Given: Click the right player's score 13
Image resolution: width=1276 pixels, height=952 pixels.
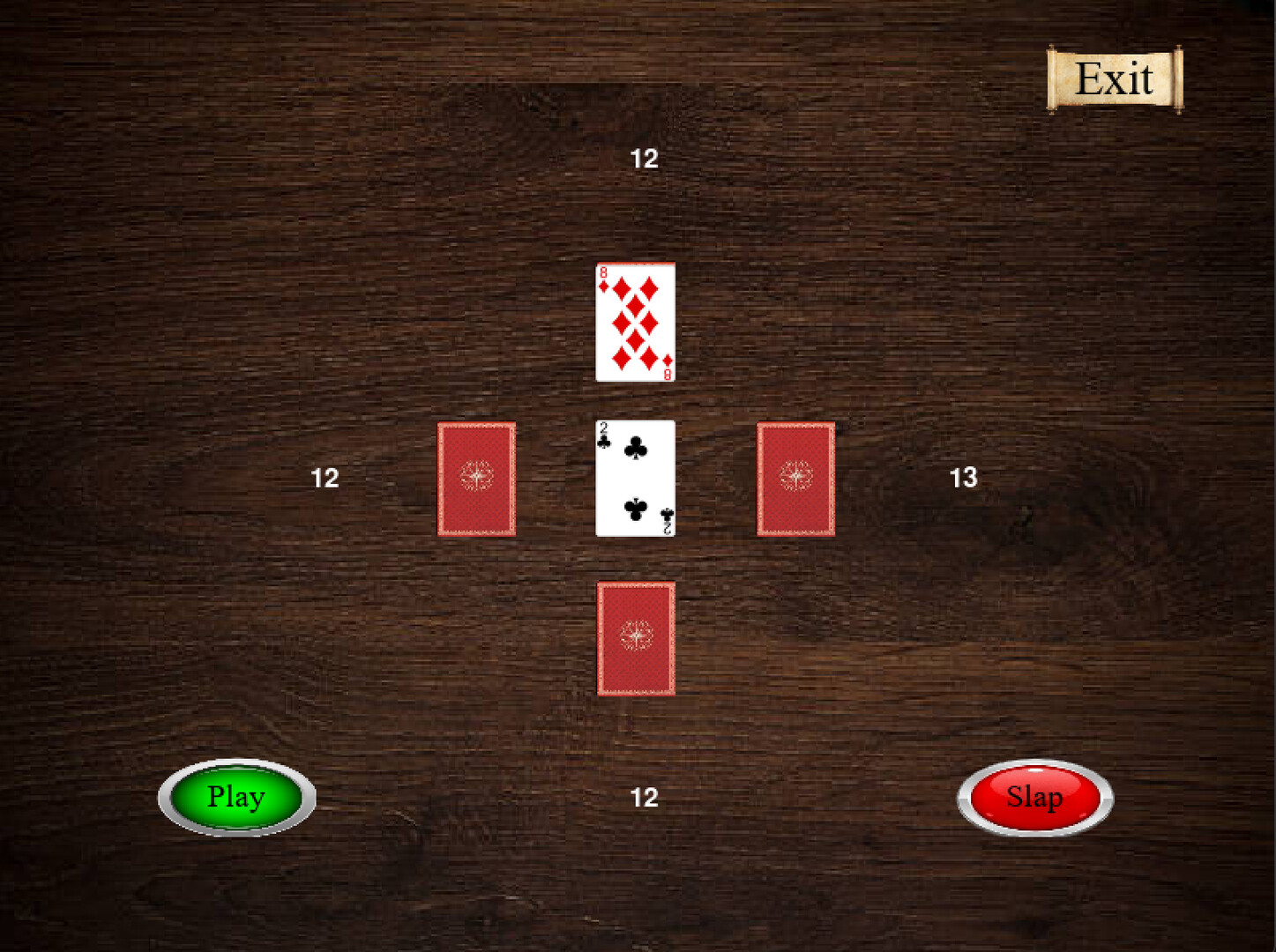Looking at the screenshot, I should tap(962, 478).
